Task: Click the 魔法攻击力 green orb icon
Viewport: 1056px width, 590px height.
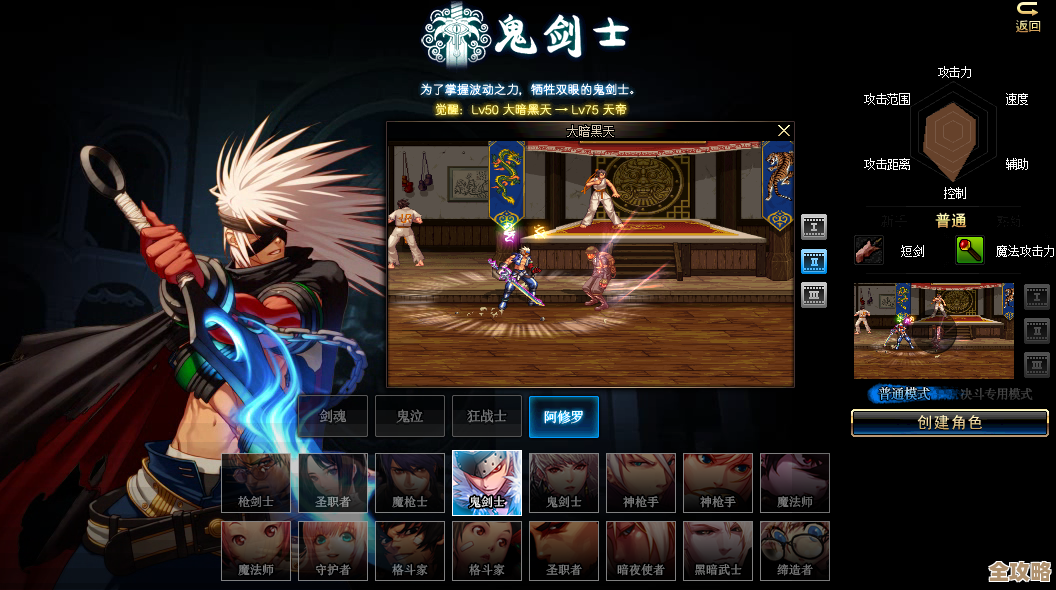Action: 969,250
